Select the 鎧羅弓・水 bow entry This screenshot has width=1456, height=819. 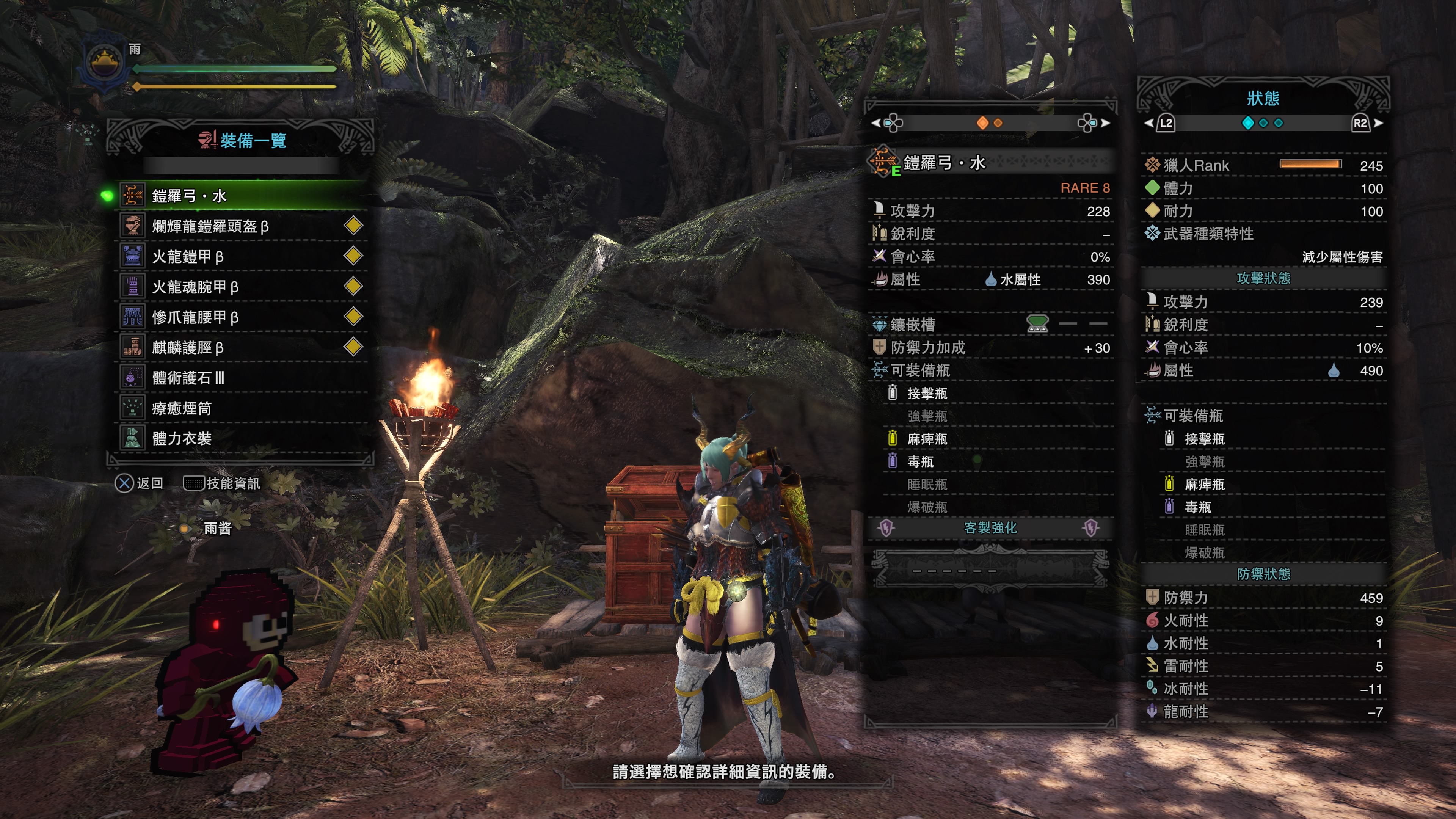pyautogui.click(x=243, y=196)
